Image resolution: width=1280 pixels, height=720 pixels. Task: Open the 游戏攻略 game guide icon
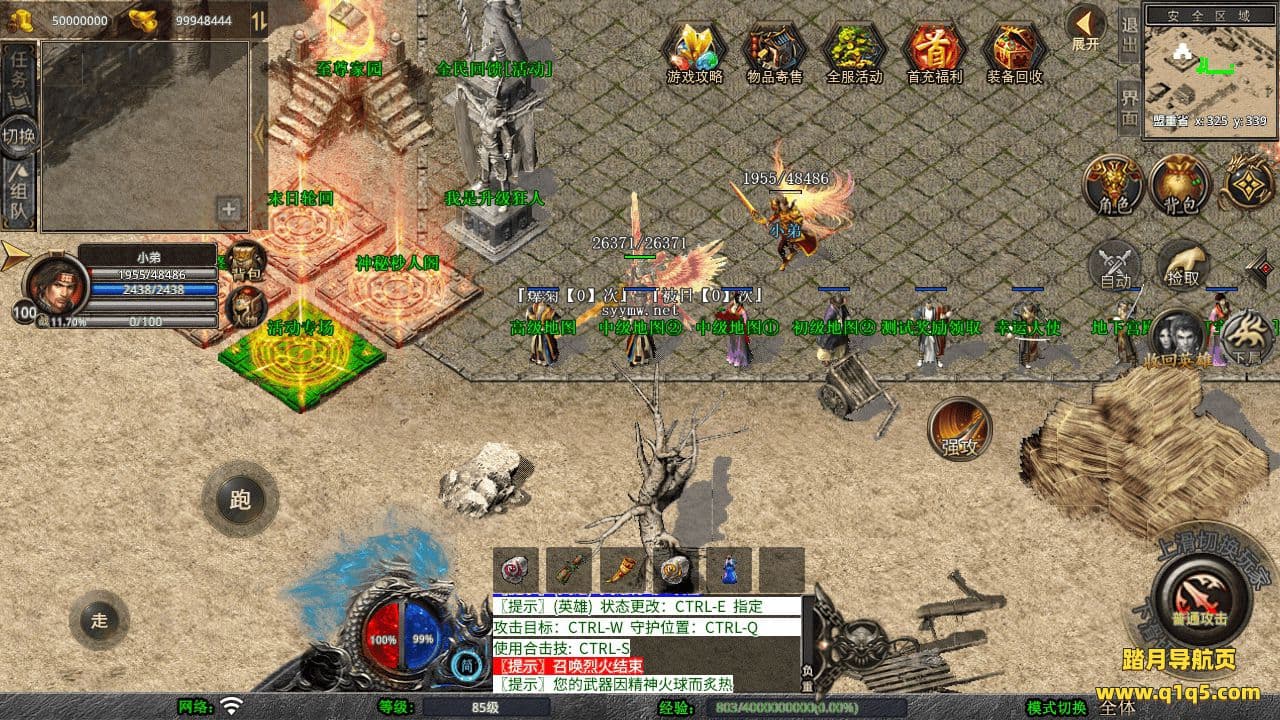pos(694,50)
